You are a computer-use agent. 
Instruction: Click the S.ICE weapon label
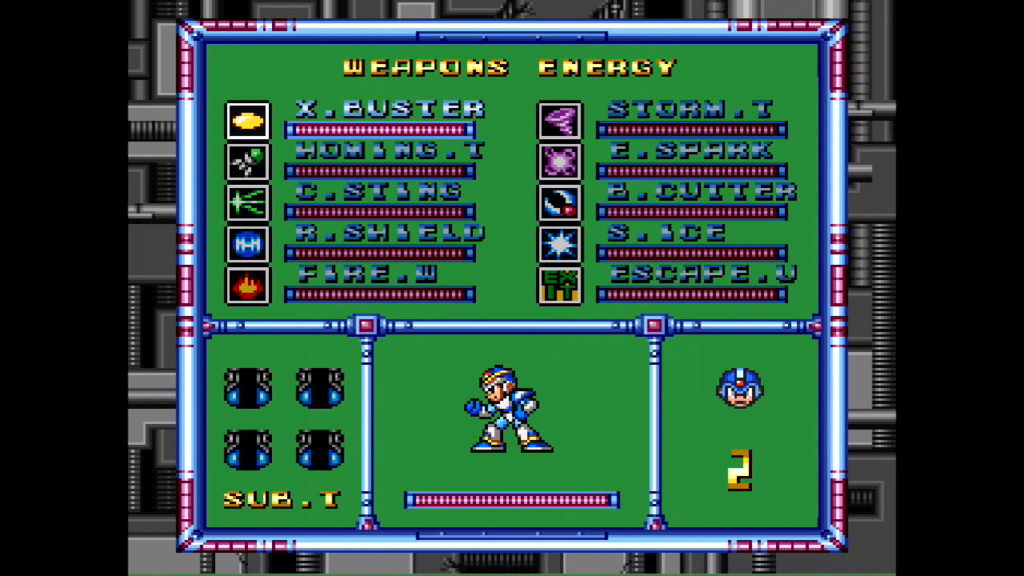click(666, 232)
